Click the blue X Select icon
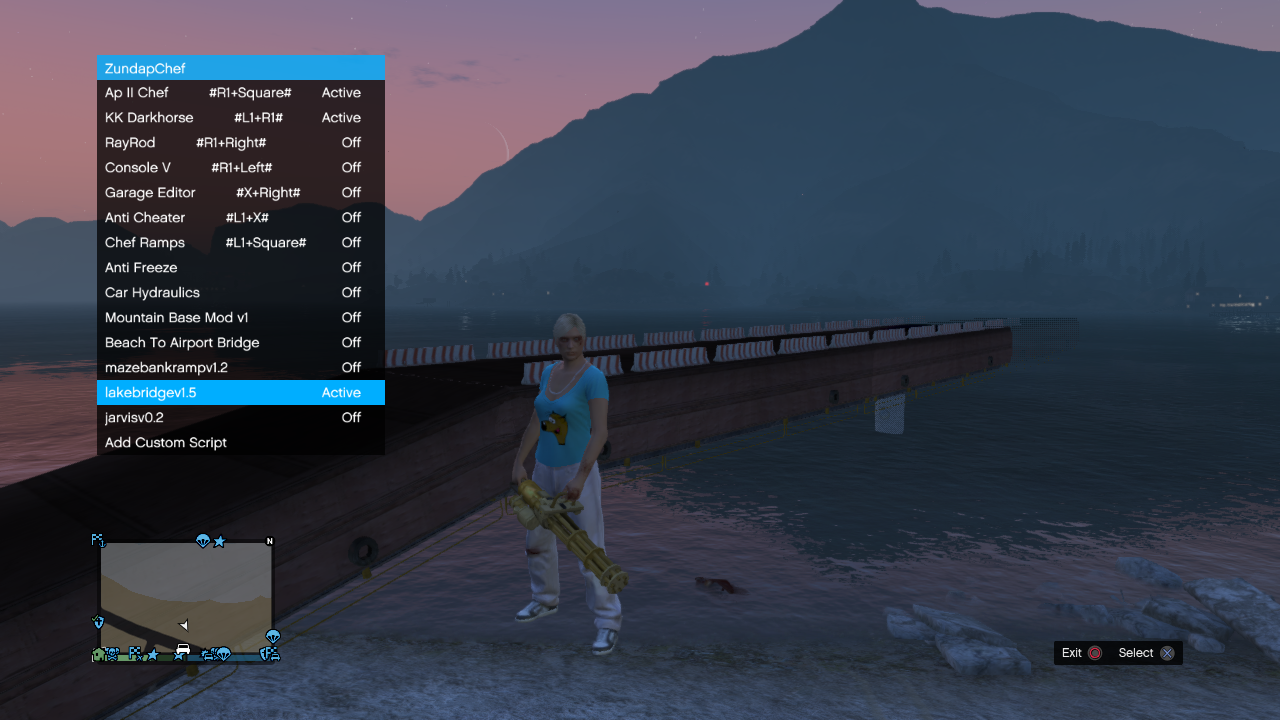 point(1167,652)
